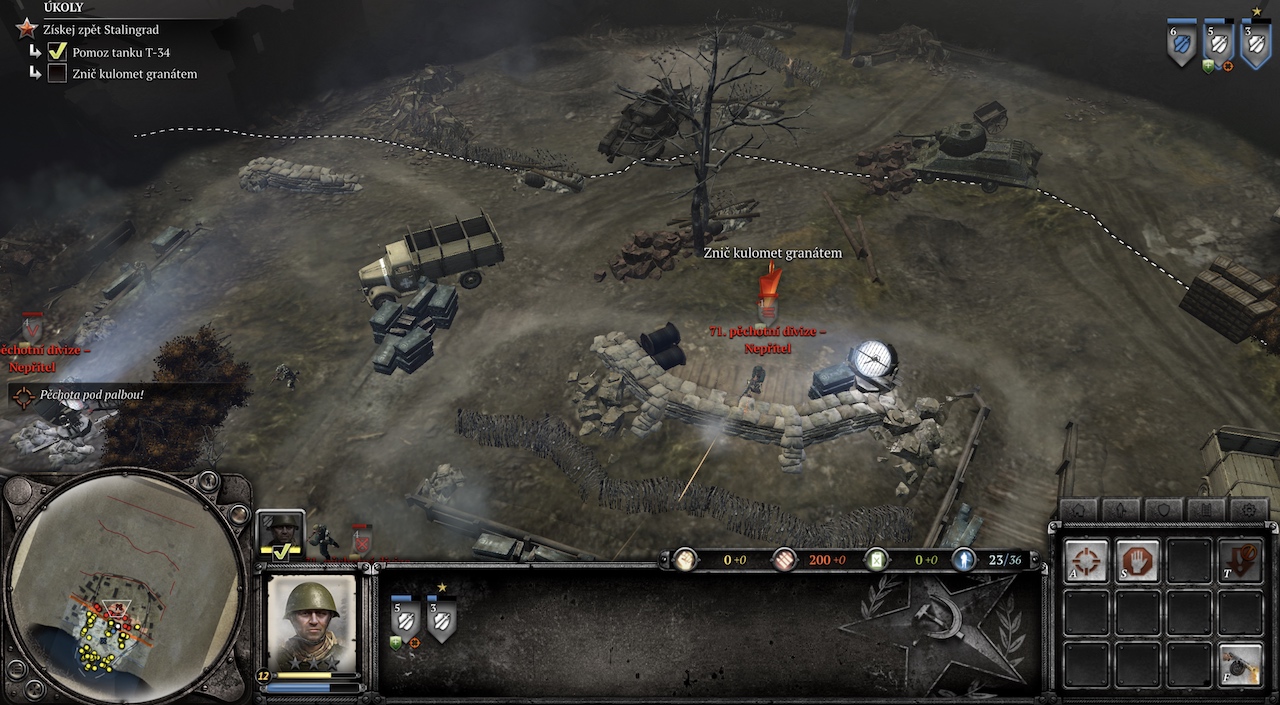Switch to the up-arrow command tab

click(x=1122, y=510)
